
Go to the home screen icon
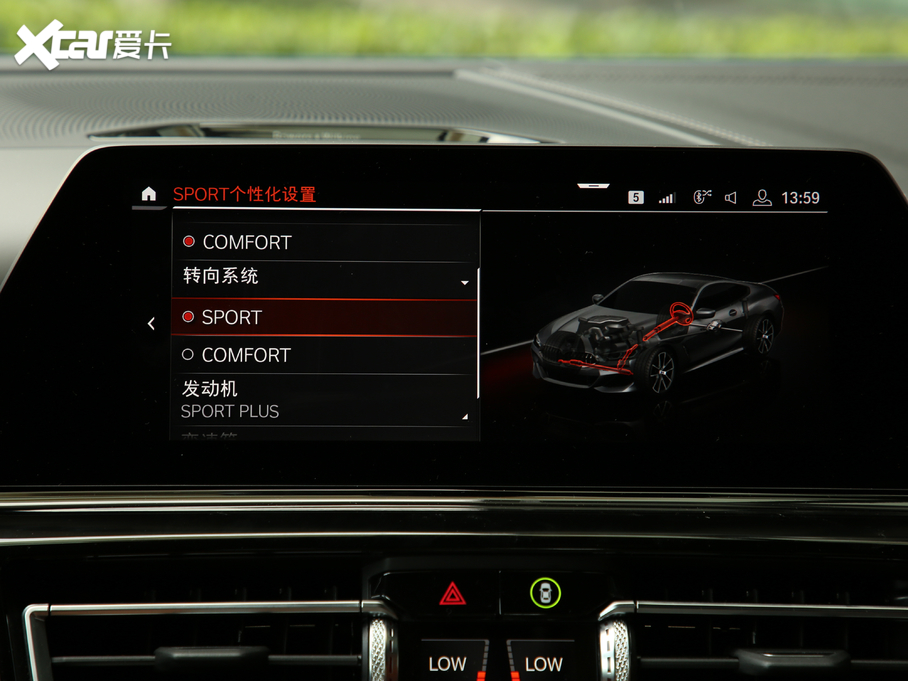coord(149,194)
